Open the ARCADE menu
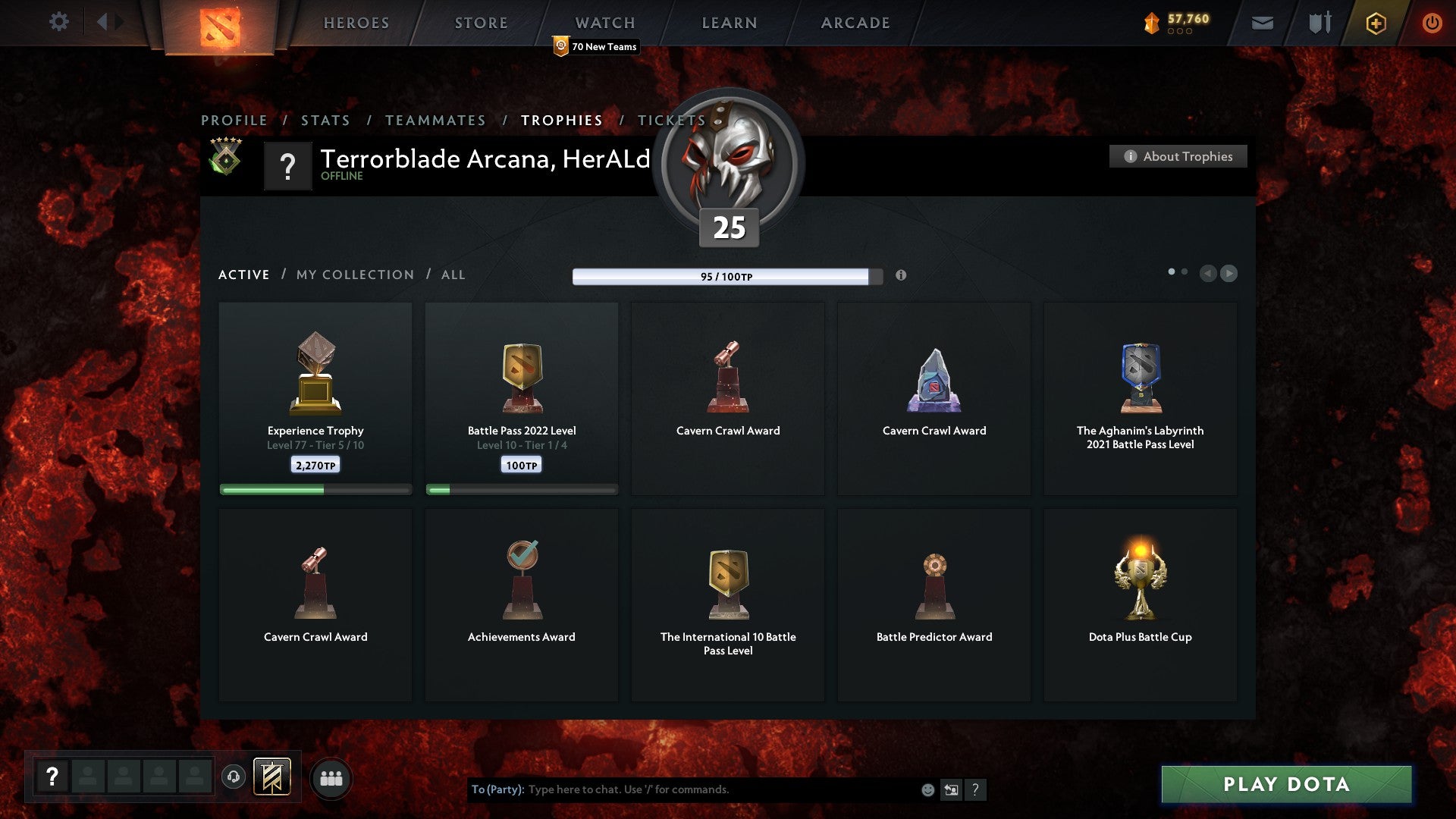 coord(854,23)
